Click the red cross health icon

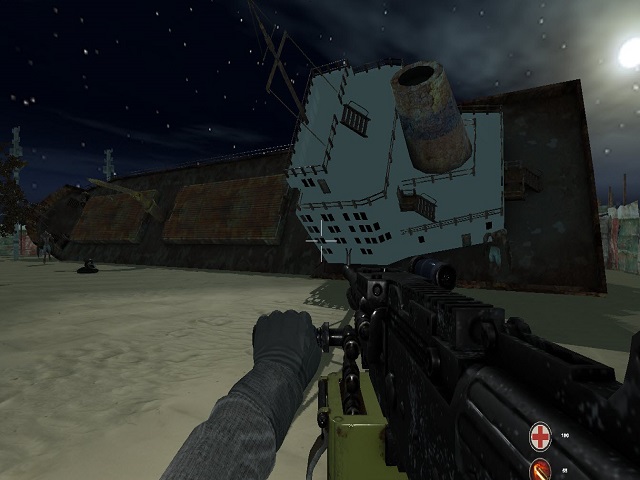point(541,436)
